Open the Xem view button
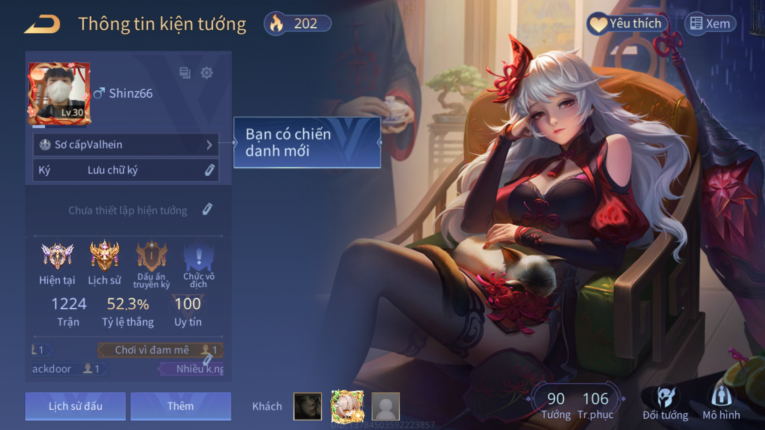This screenshot has width=765, height=430. 709,23
